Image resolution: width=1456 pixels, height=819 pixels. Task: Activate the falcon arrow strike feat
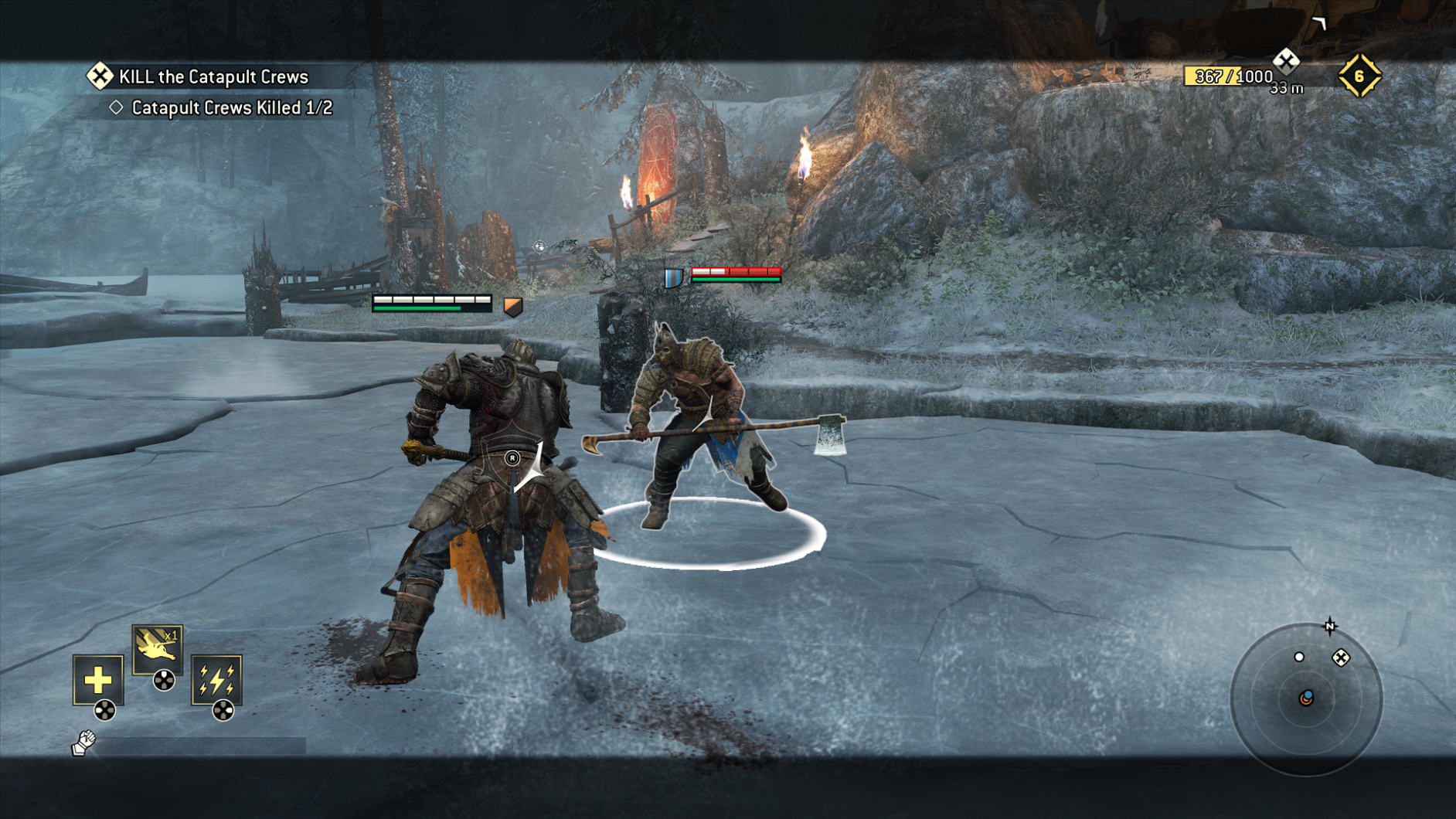157,649
